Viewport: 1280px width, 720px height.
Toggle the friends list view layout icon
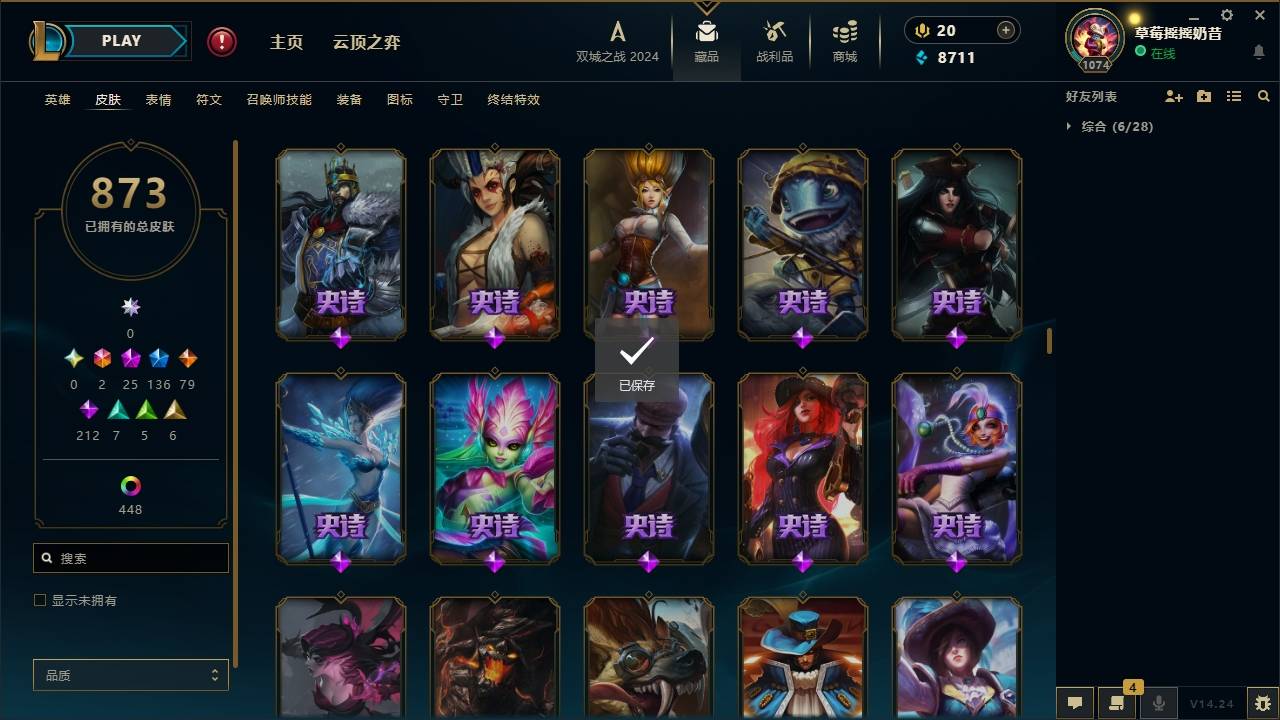1234,96
